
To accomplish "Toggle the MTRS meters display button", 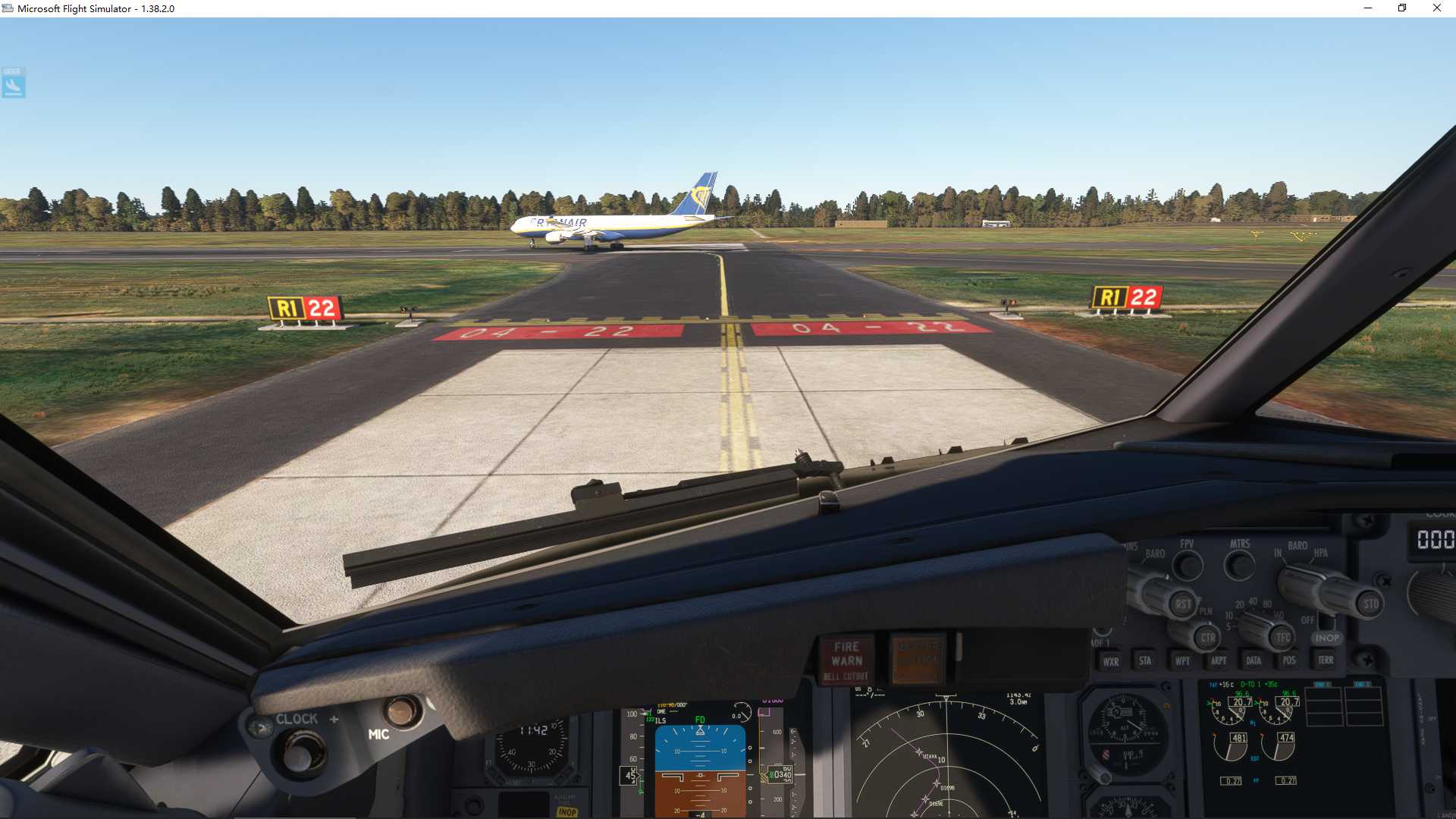I will click(x=1239, y=564).
